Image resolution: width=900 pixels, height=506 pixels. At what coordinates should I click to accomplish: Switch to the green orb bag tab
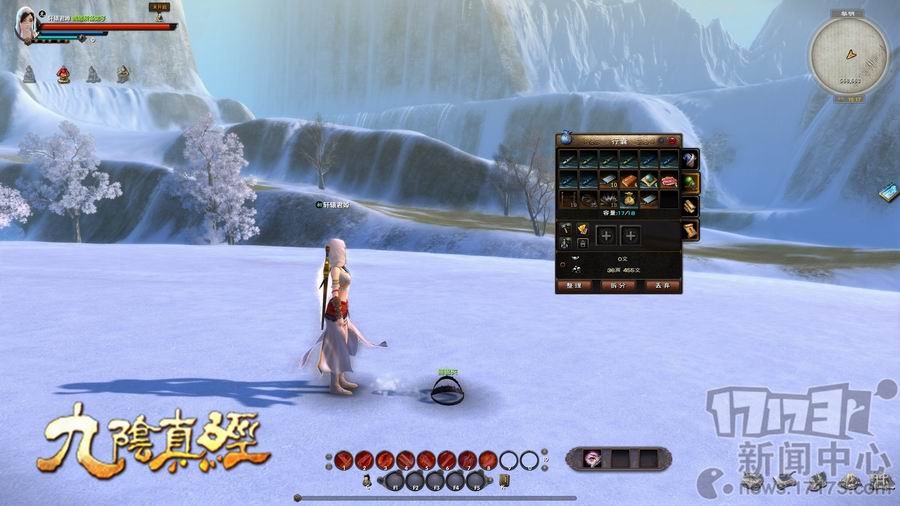[690, 182]
